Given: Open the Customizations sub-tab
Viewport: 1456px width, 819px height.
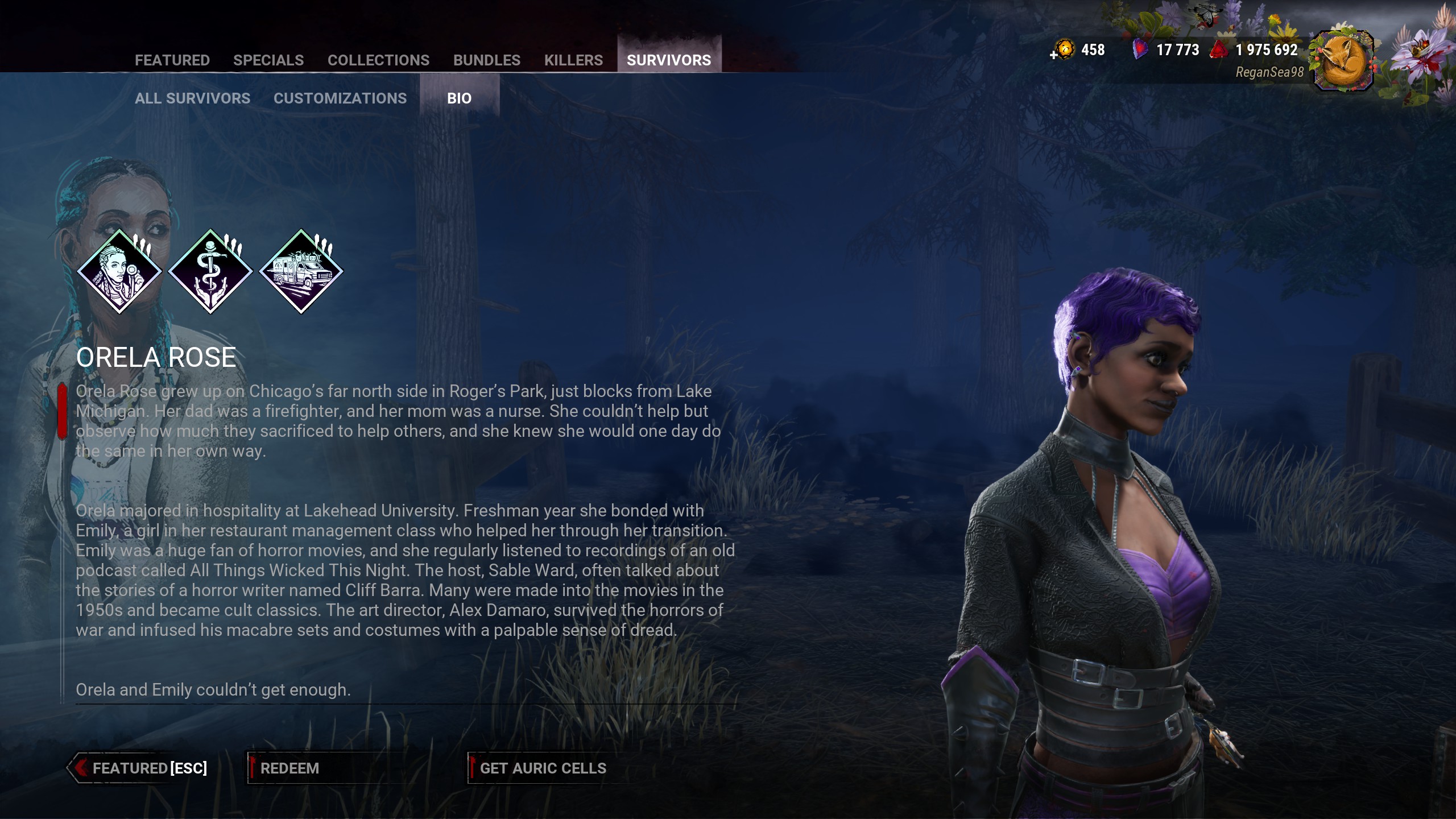Looking at the screenshot, I should pos(340,98).
